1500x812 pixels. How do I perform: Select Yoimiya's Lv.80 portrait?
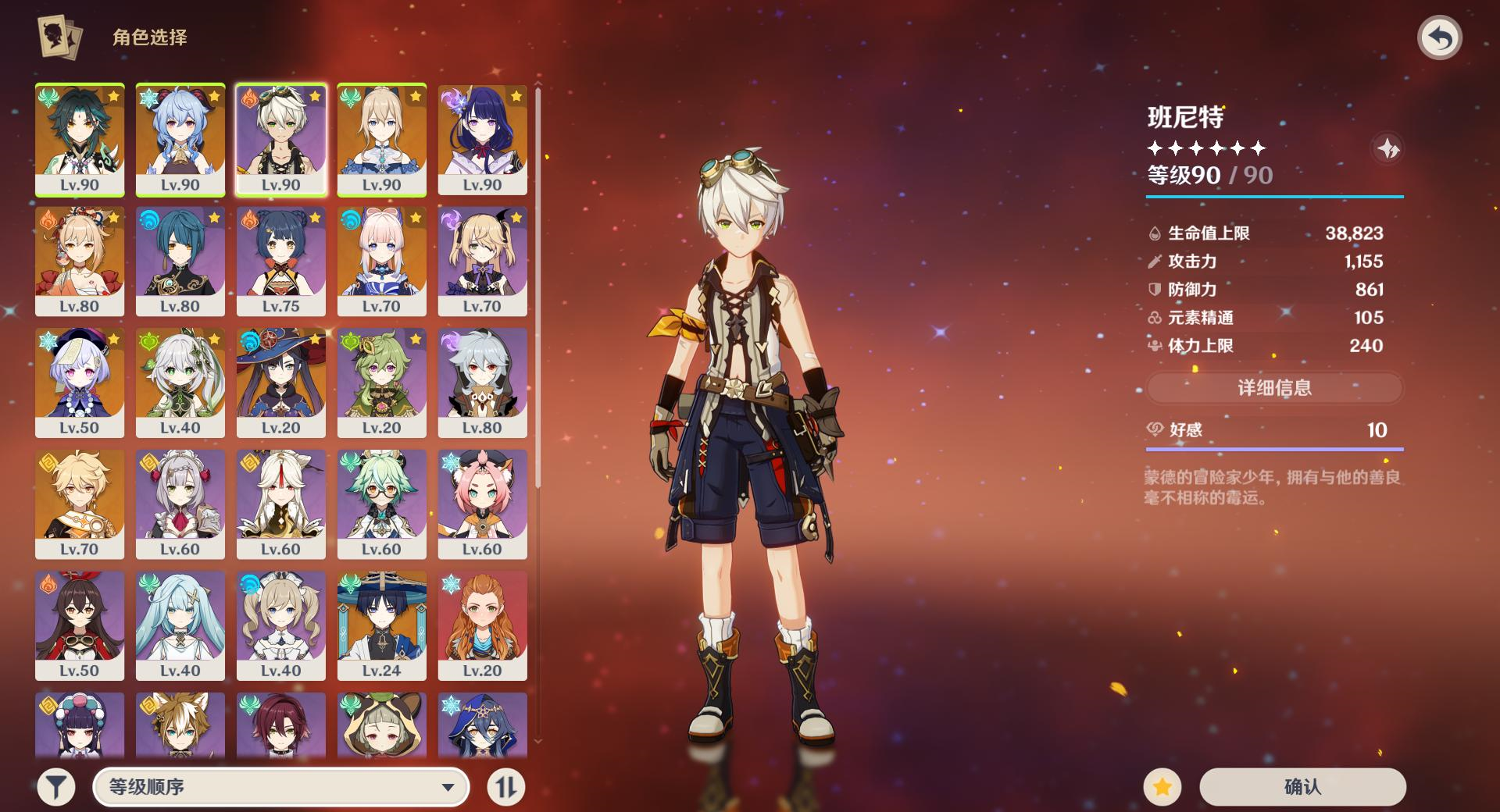pyautogui.click(x=80, y=261)
